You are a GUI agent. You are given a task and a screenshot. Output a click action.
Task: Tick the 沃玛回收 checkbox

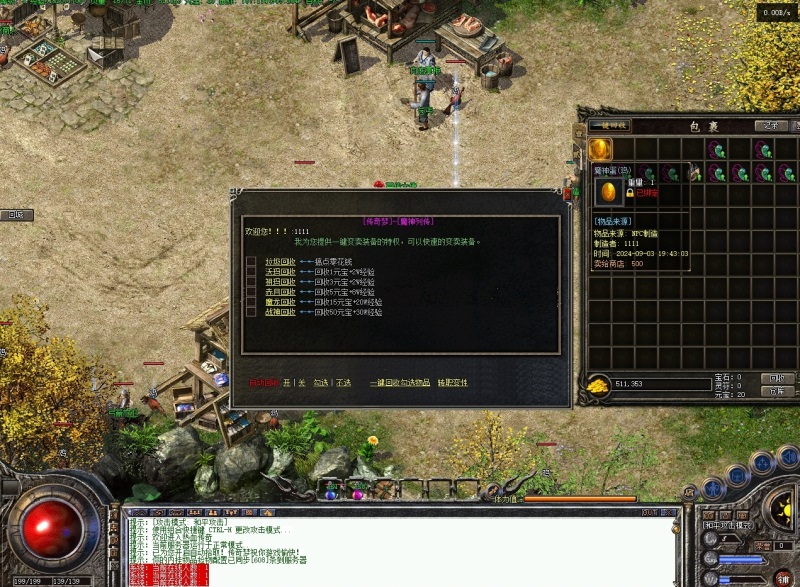pos(252,271)
